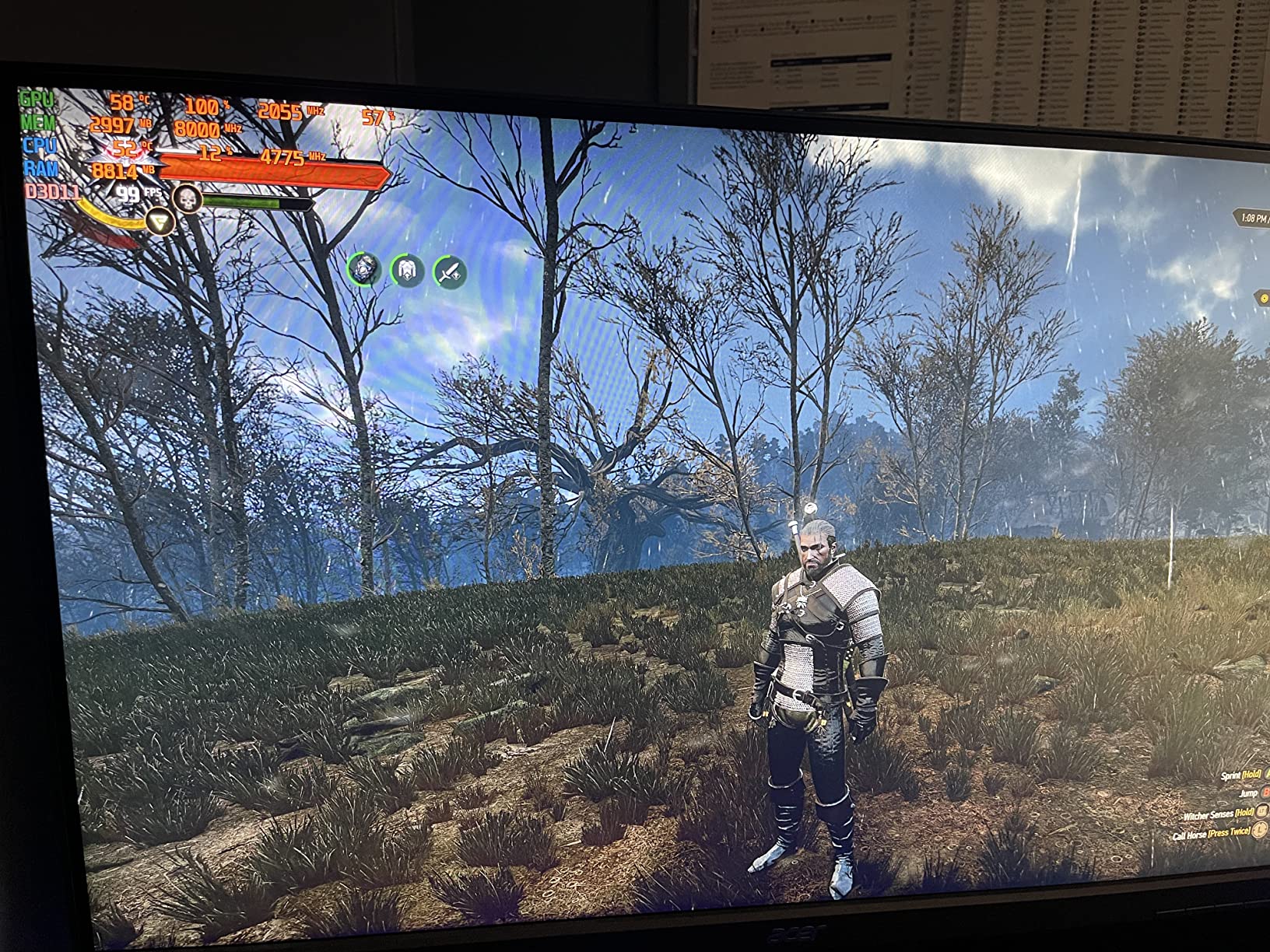Inspect the grindstone sword buff icon
Image resolution: width=1270 pixels, height=952 pixels.
[450, 273]
